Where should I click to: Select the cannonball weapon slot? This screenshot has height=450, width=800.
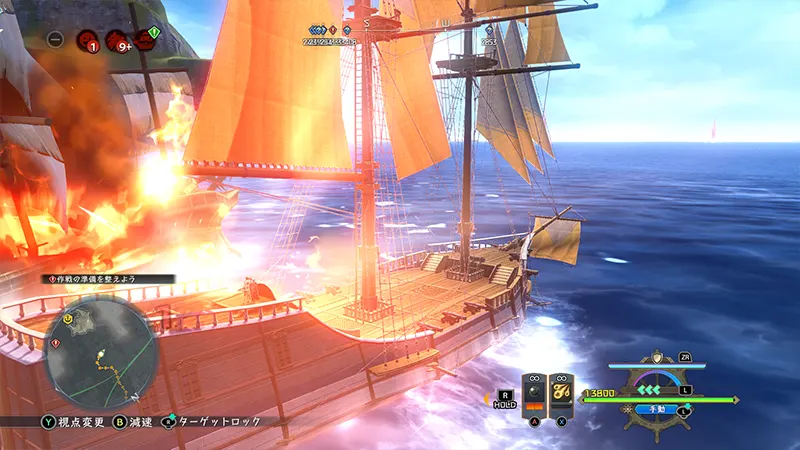(533, 392)
